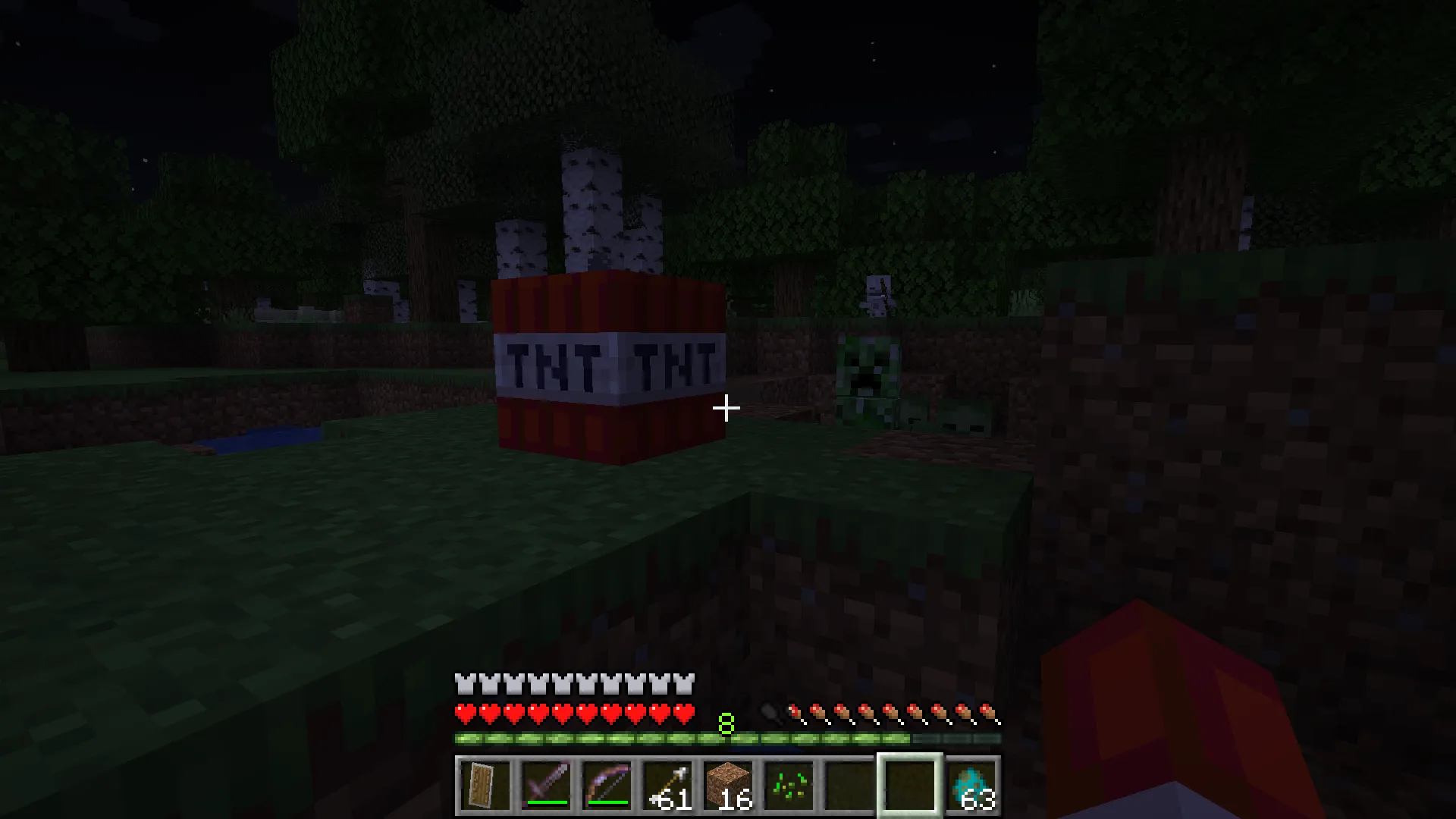This screenshot has width=1456, height=819.
Task: Click the experience level number 8
Action: (x=726, y=724)
